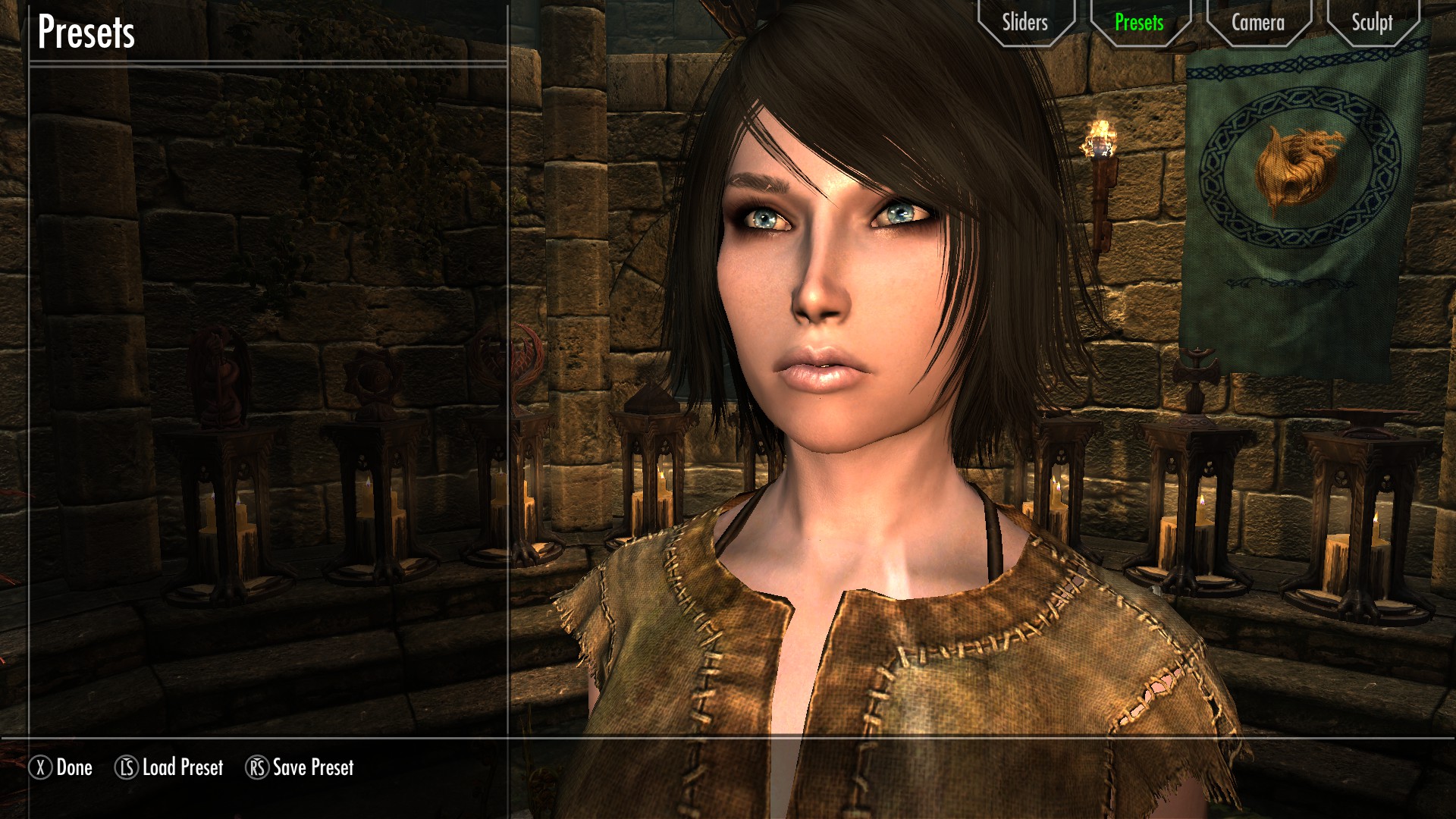Screen dimensions: 1456x819
Task: Switch to the Sliders tab
Action: pos(1025,23)
